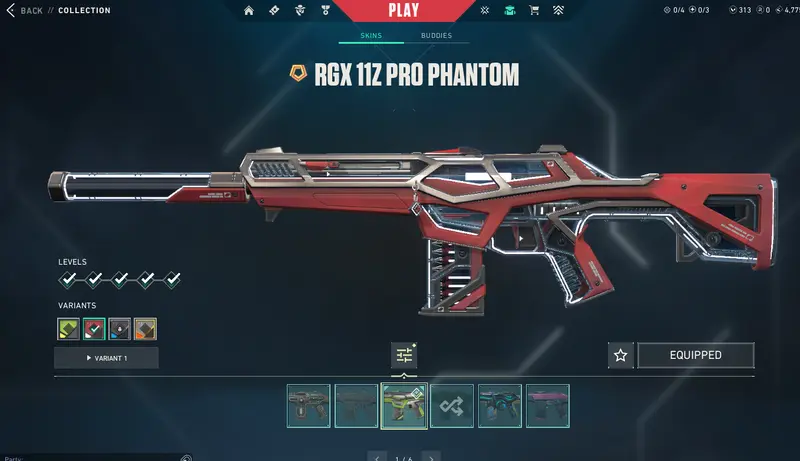This screenshot has width=800, height=461.
Task: Open the store shopping cart icon
Action: point(534,11)
